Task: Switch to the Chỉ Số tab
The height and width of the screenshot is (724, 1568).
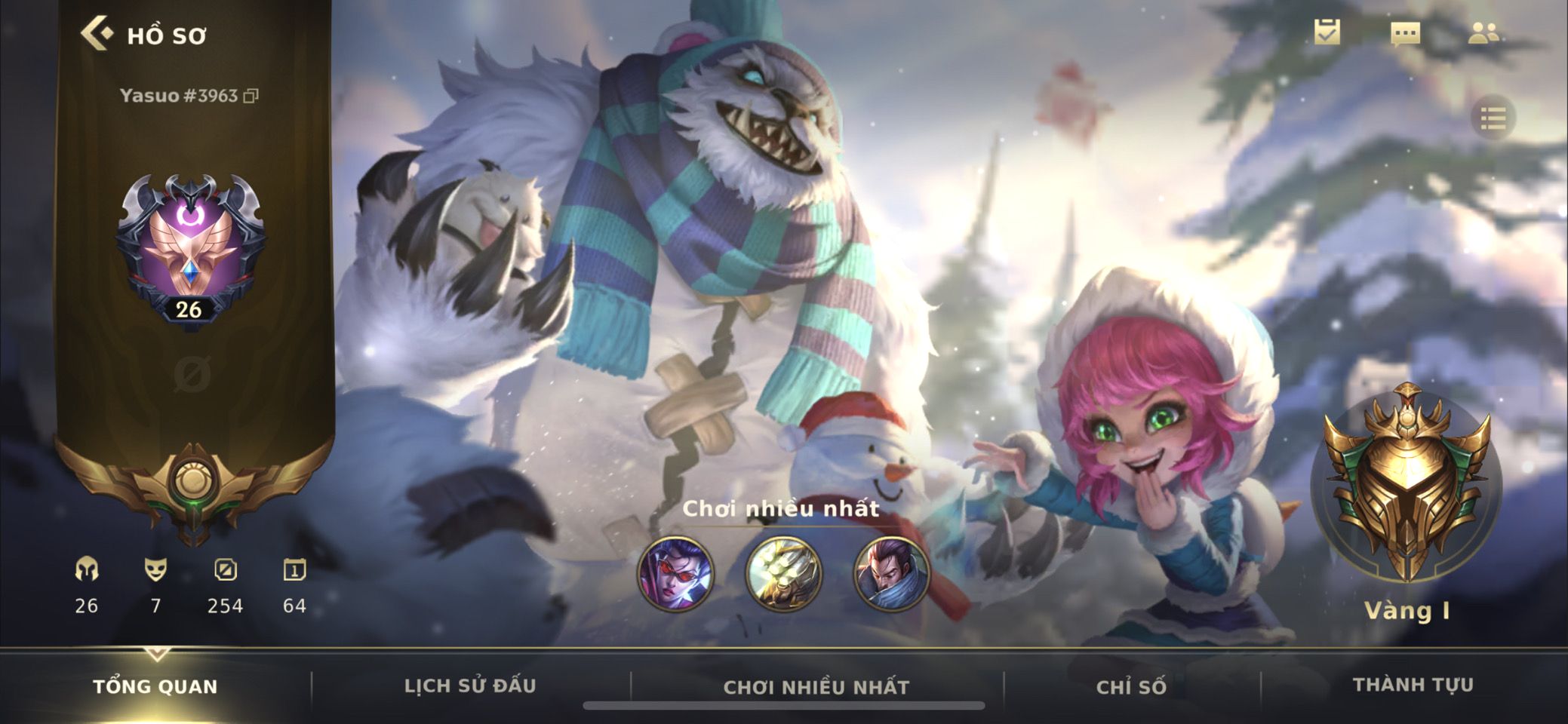Action: tap(1131, 686)
